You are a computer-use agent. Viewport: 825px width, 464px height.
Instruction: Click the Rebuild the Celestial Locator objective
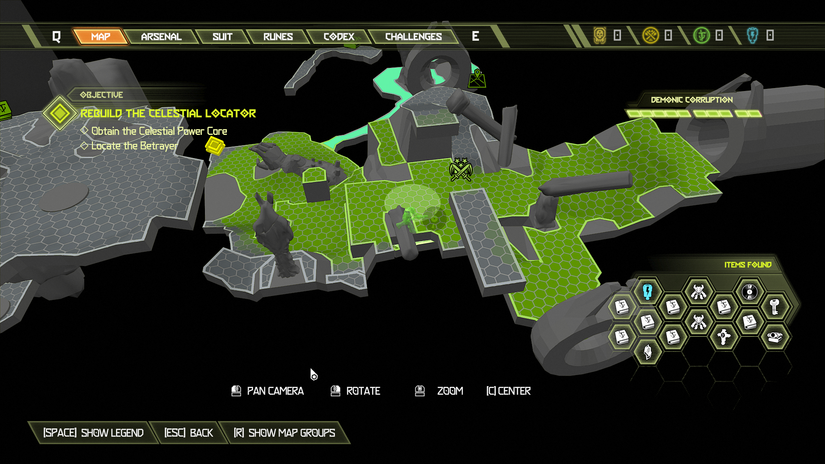tap(167, 113)
